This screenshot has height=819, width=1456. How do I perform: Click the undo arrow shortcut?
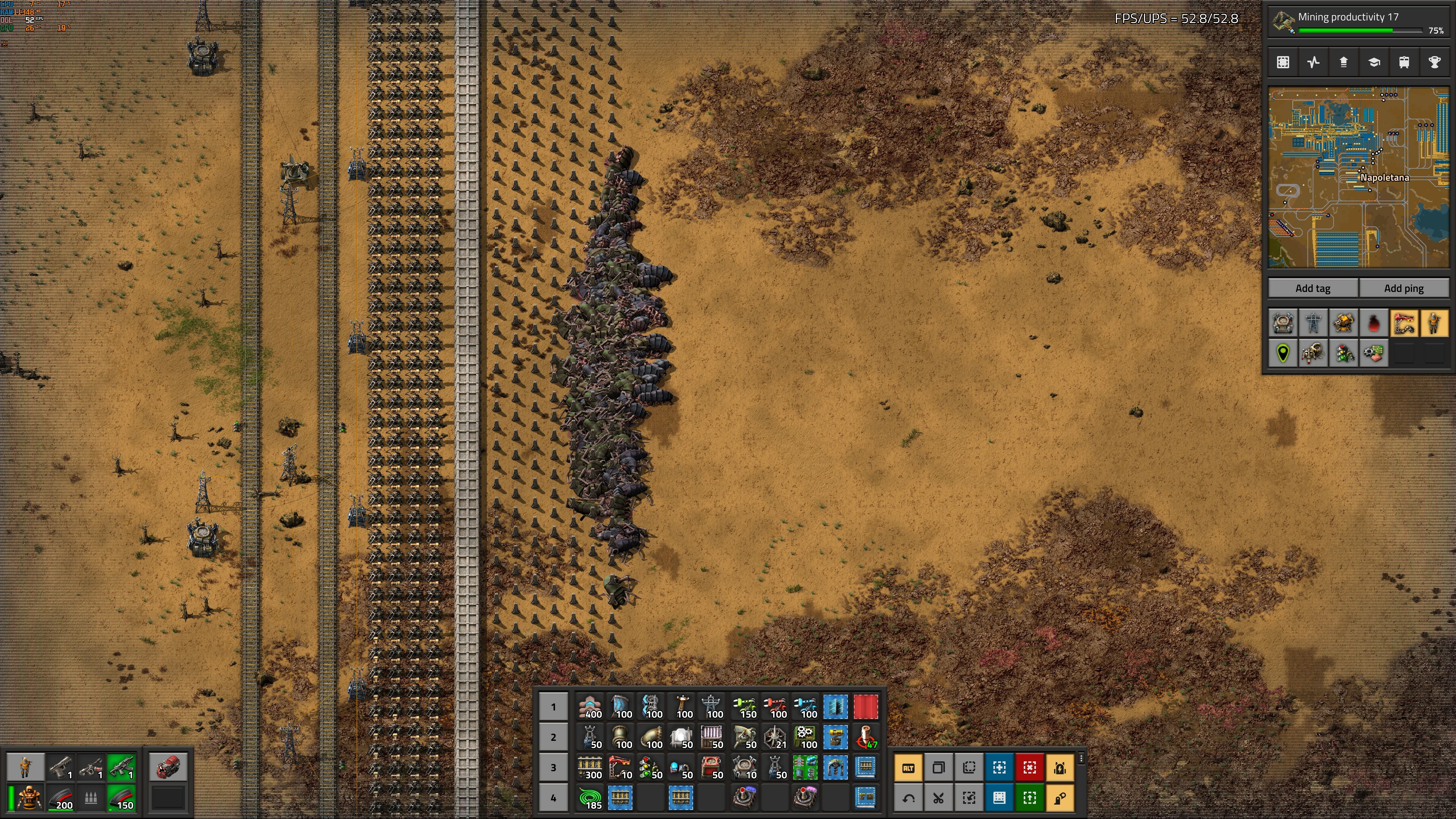click(x=908, y=797)
